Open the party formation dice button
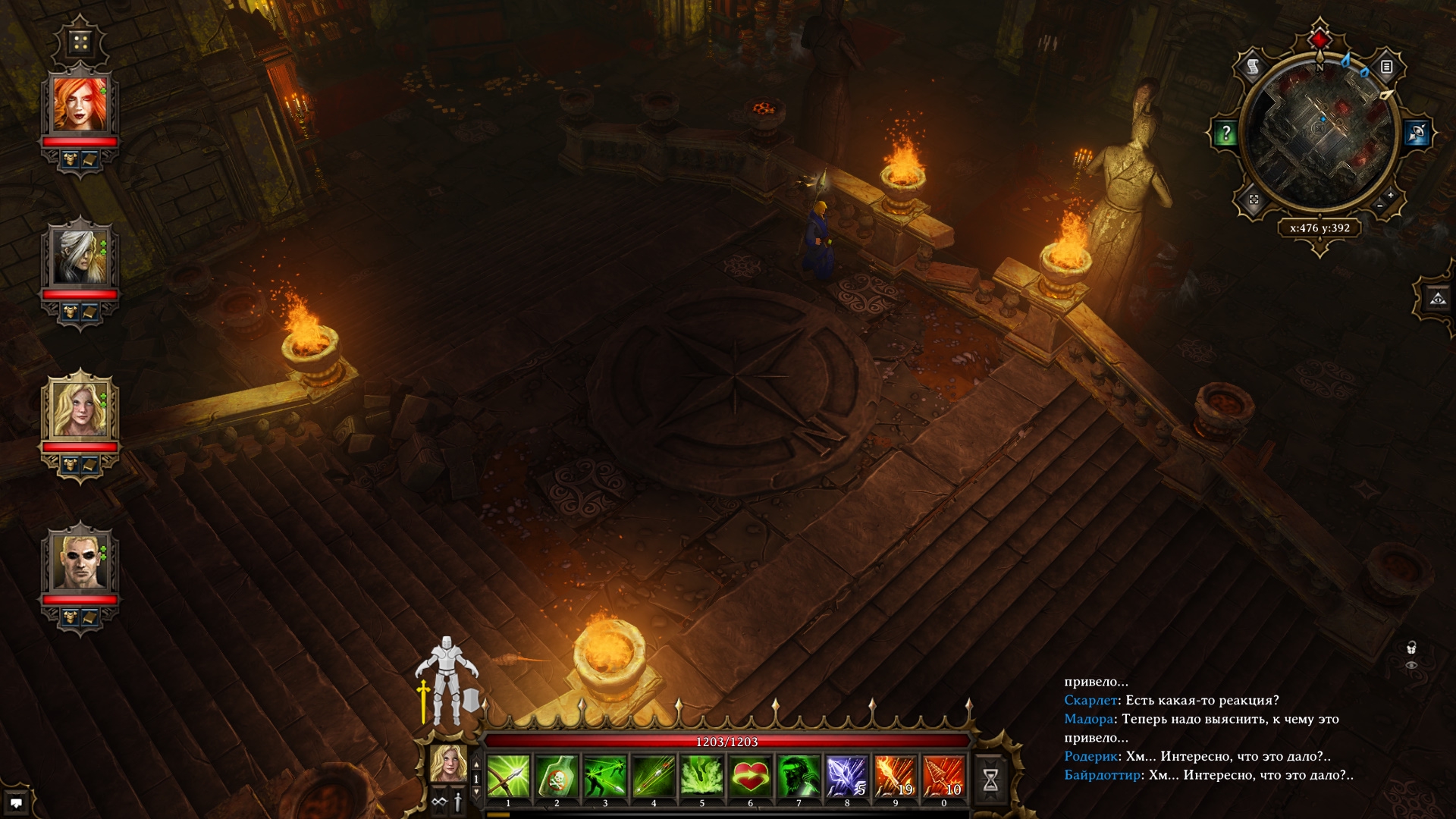This screenshot has width=1456, height=819. [x=80, y=42]
